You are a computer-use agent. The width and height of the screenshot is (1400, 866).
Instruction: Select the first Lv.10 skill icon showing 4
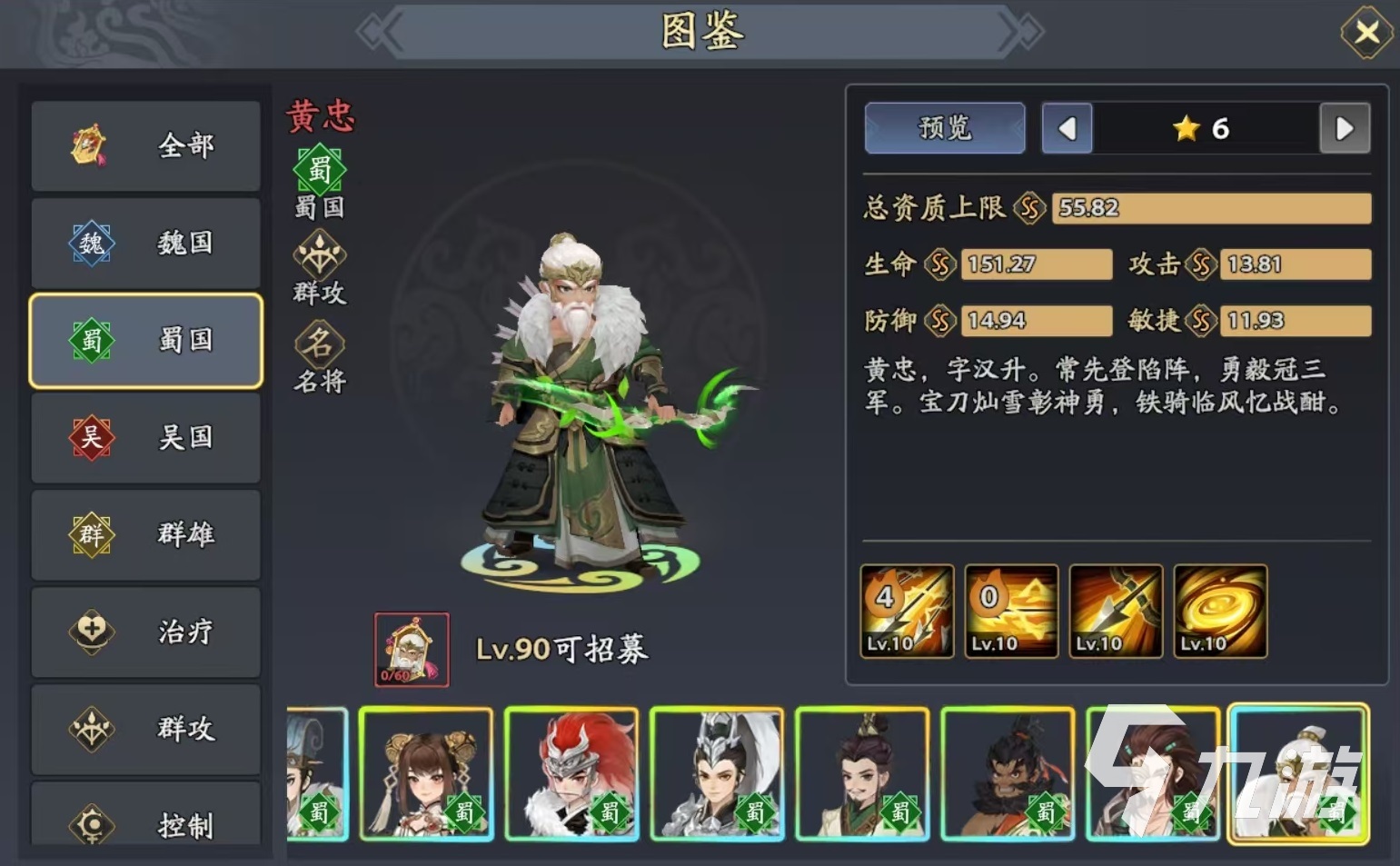tap(905, 611)
